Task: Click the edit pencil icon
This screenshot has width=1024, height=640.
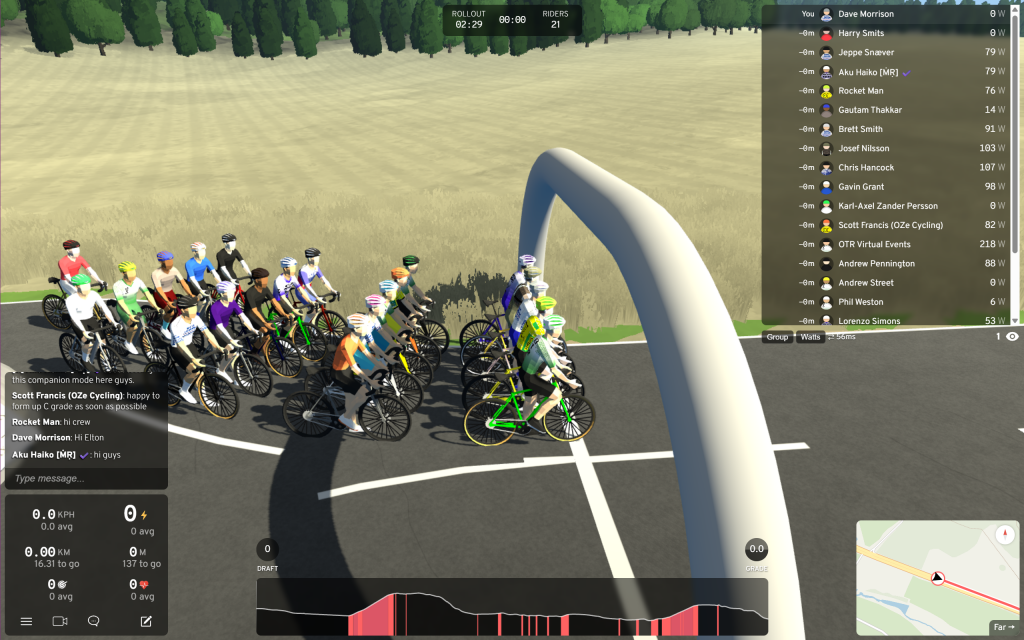Action: click(x=146, y=621)
